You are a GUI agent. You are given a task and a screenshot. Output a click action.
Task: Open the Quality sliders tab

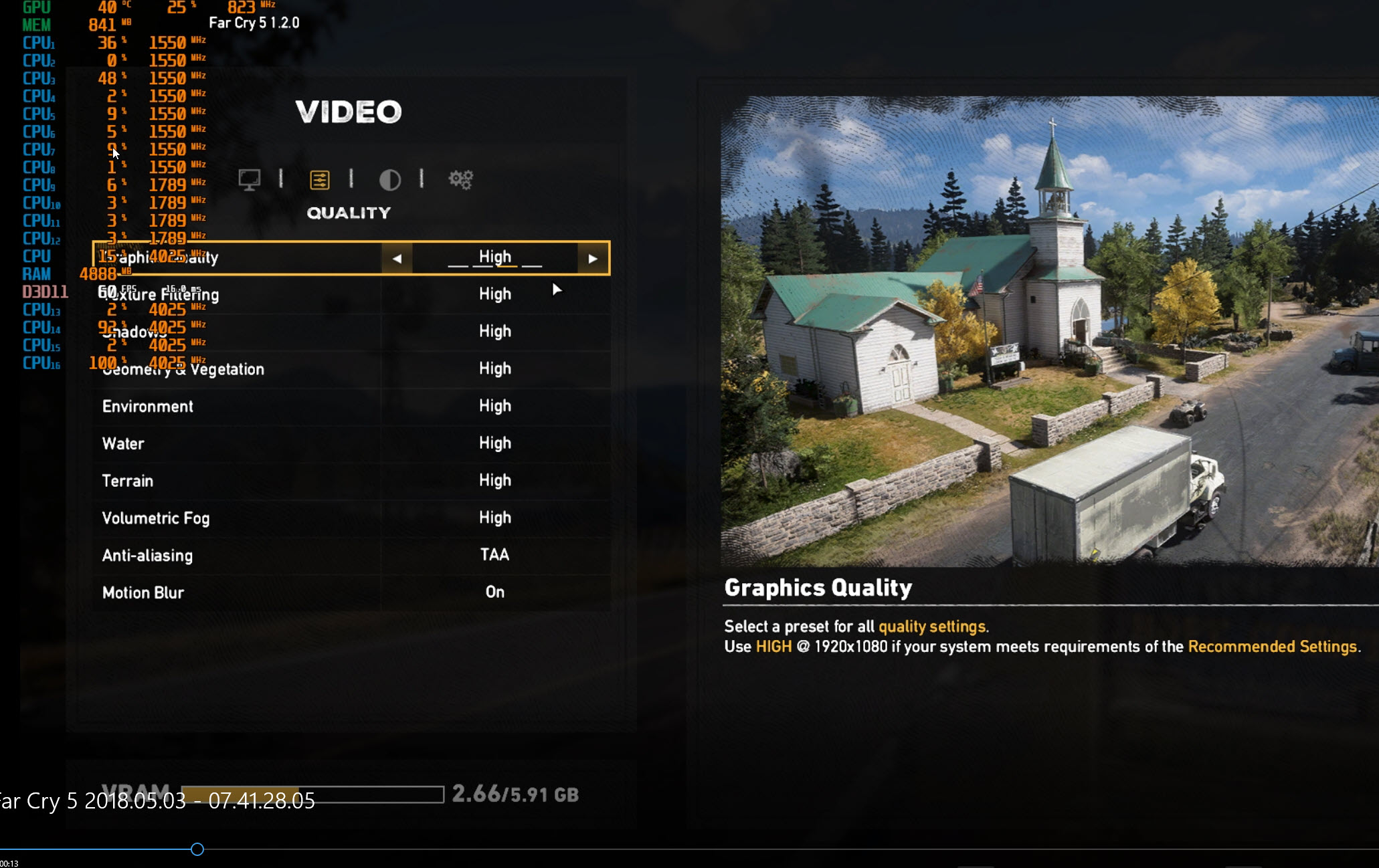tap(320, 179)
